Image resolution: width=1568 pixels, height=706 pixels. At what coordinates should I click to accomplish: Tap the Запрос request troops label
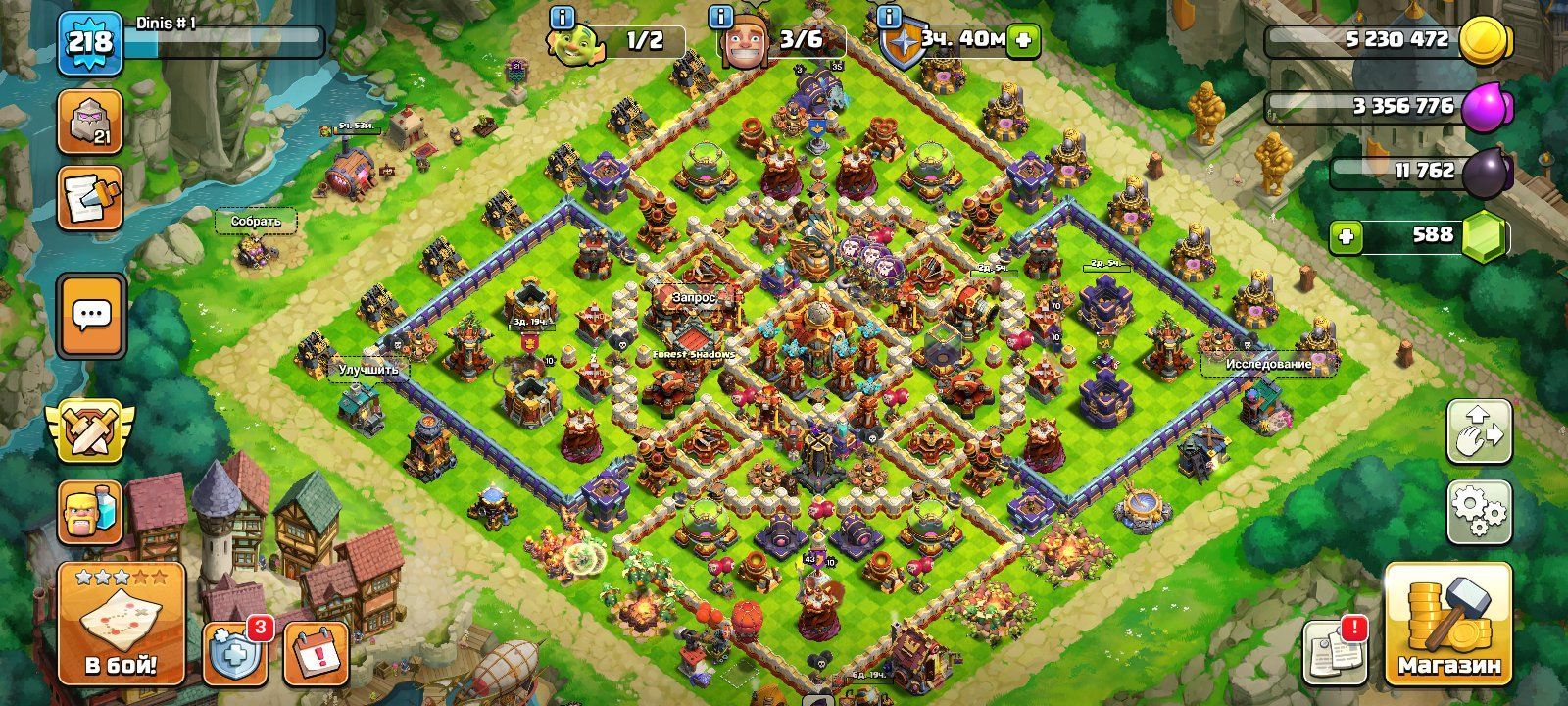(694, 296)
